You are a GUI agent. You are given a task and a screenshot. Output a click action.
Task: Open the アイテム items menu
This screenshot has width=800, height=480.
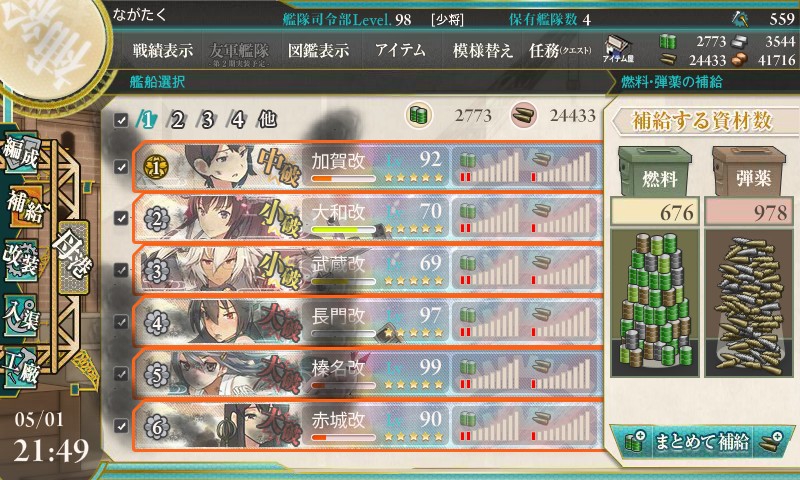tap(400, 50)
